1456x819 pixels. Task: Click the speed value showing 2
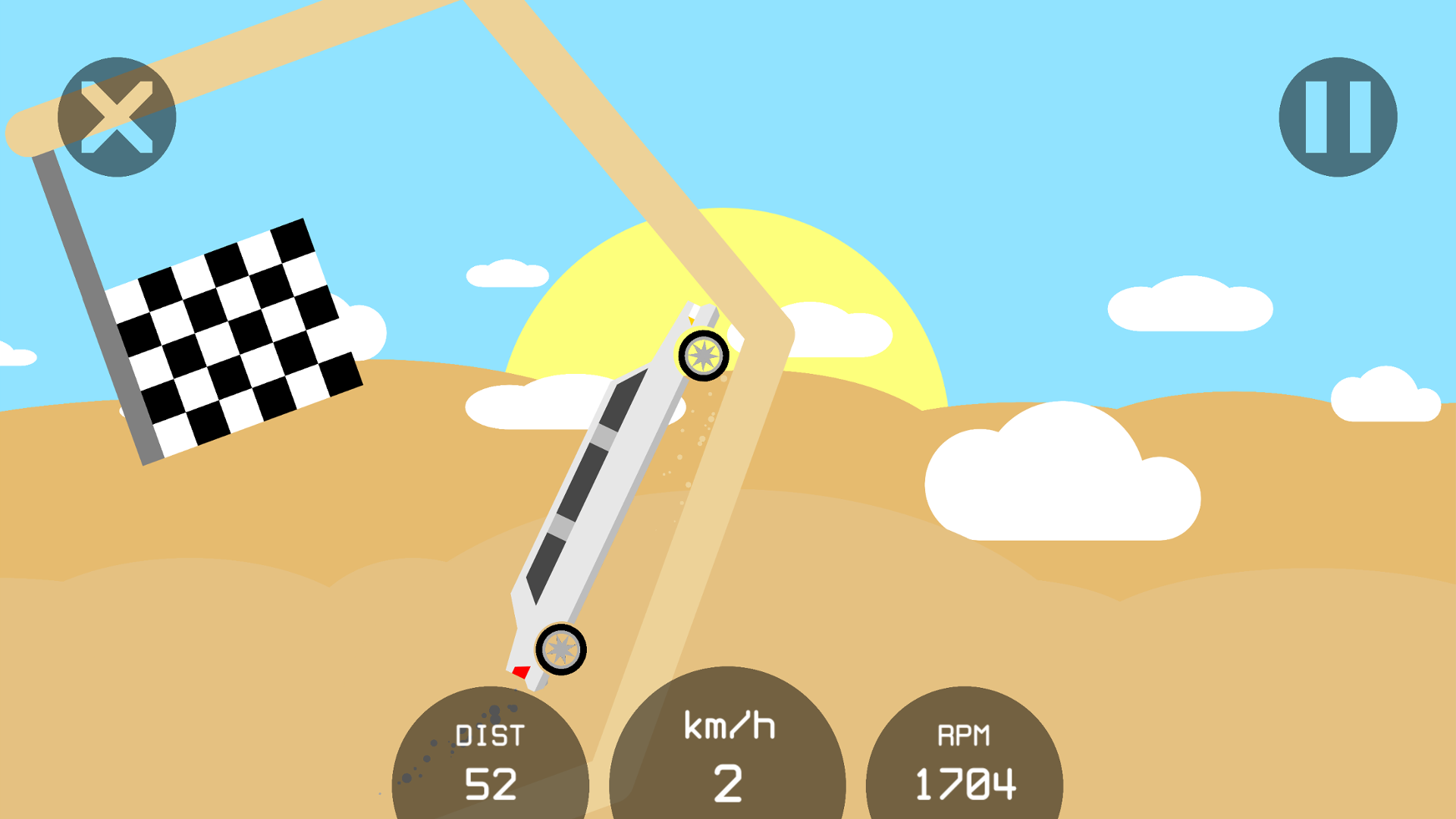[x=728, y=785]
